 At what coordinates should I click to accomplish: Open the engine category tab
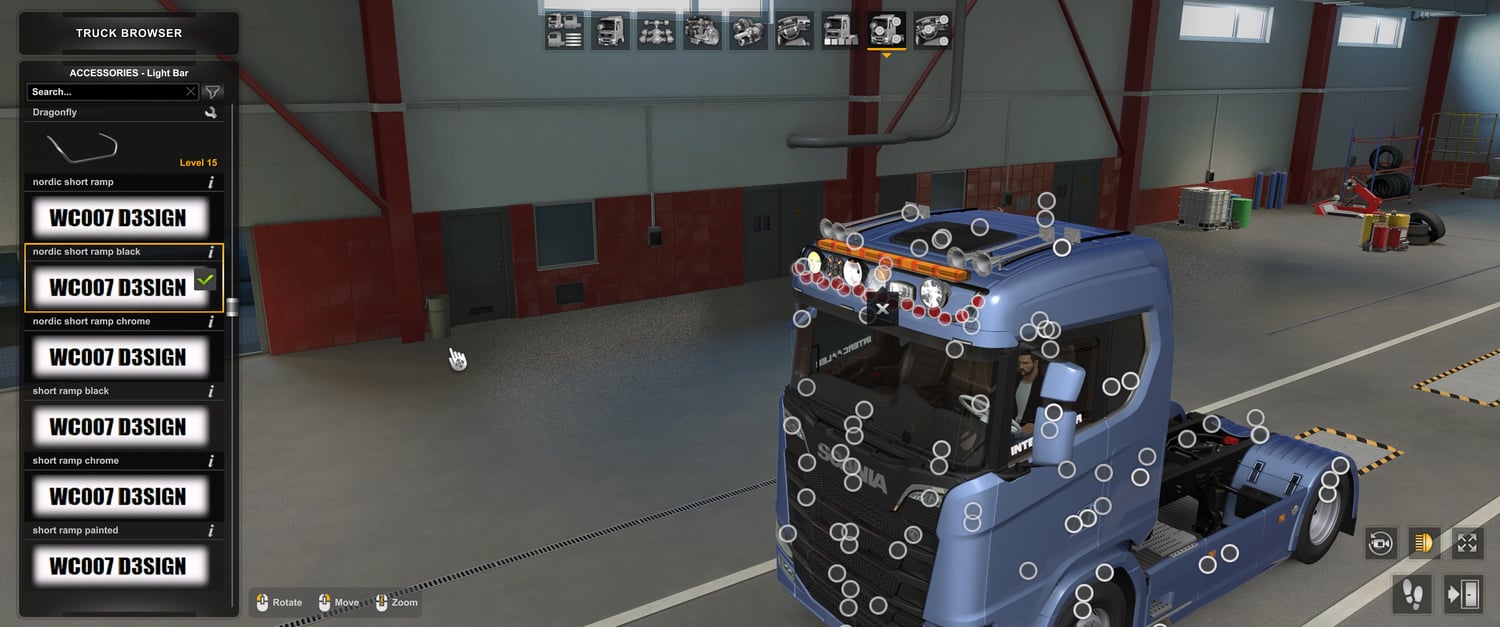tap(702, 32)
